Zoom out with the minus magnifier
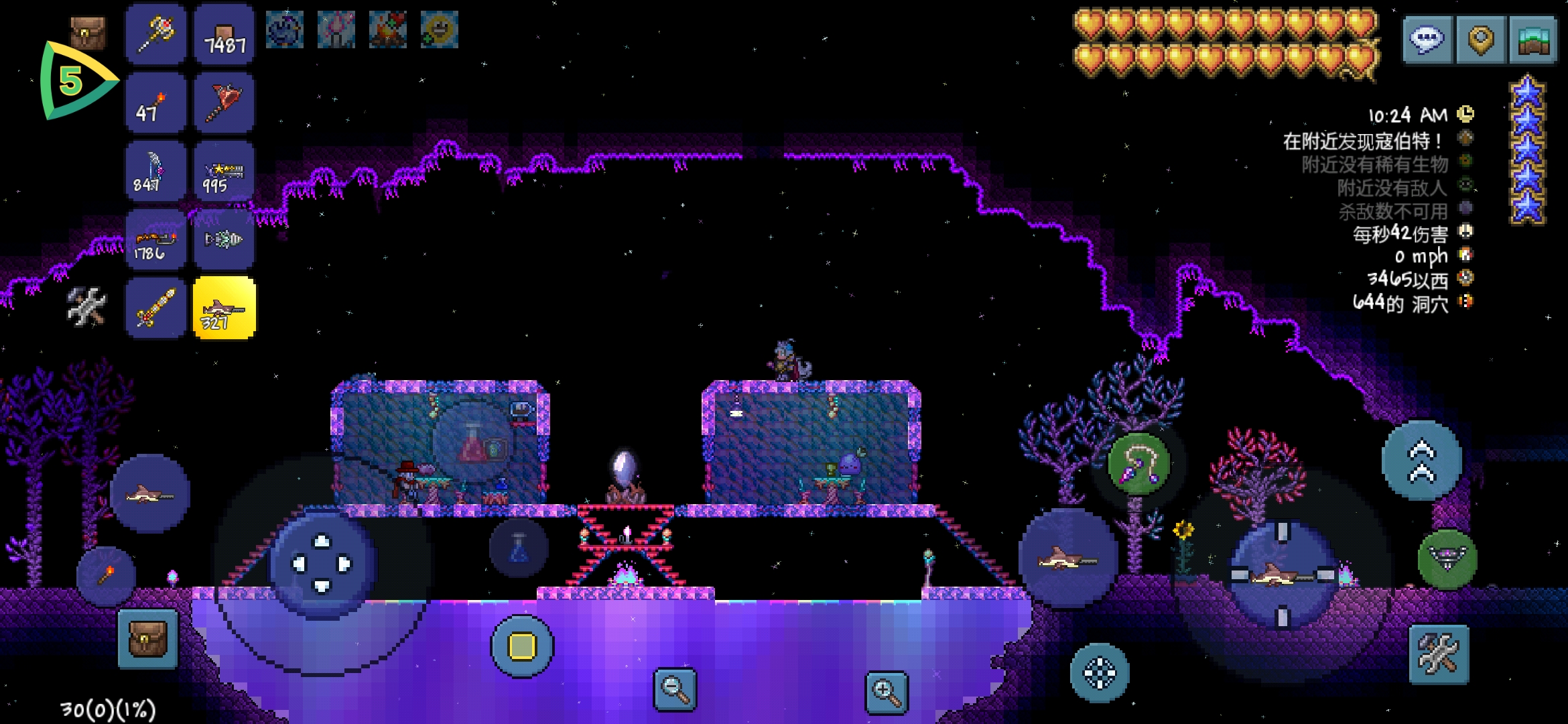The width and height of the screenshot is (1568, 724). [675, 689]
